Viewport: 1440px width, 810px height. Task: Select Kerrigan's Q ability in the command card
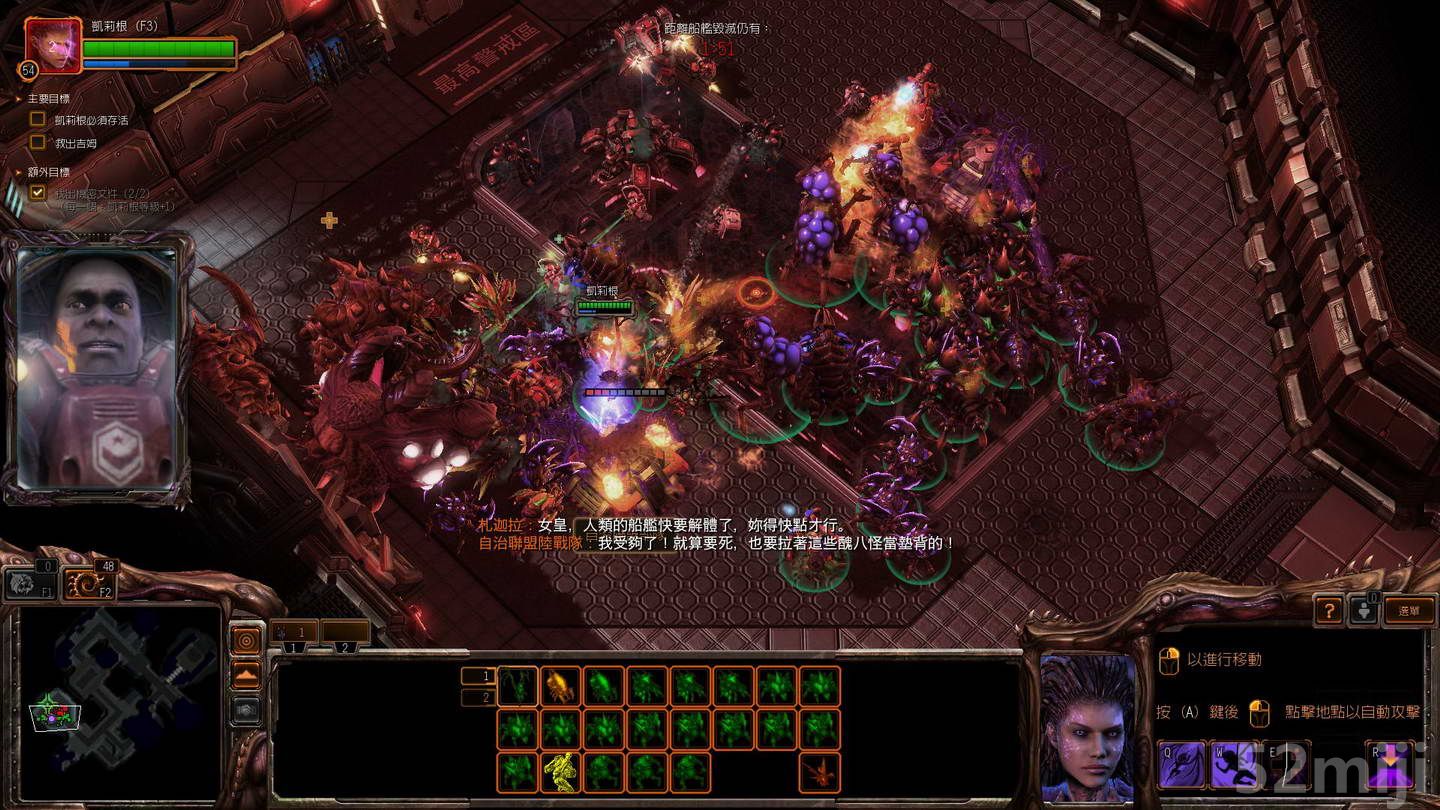pyautogui.click(x=1181, y=766)
